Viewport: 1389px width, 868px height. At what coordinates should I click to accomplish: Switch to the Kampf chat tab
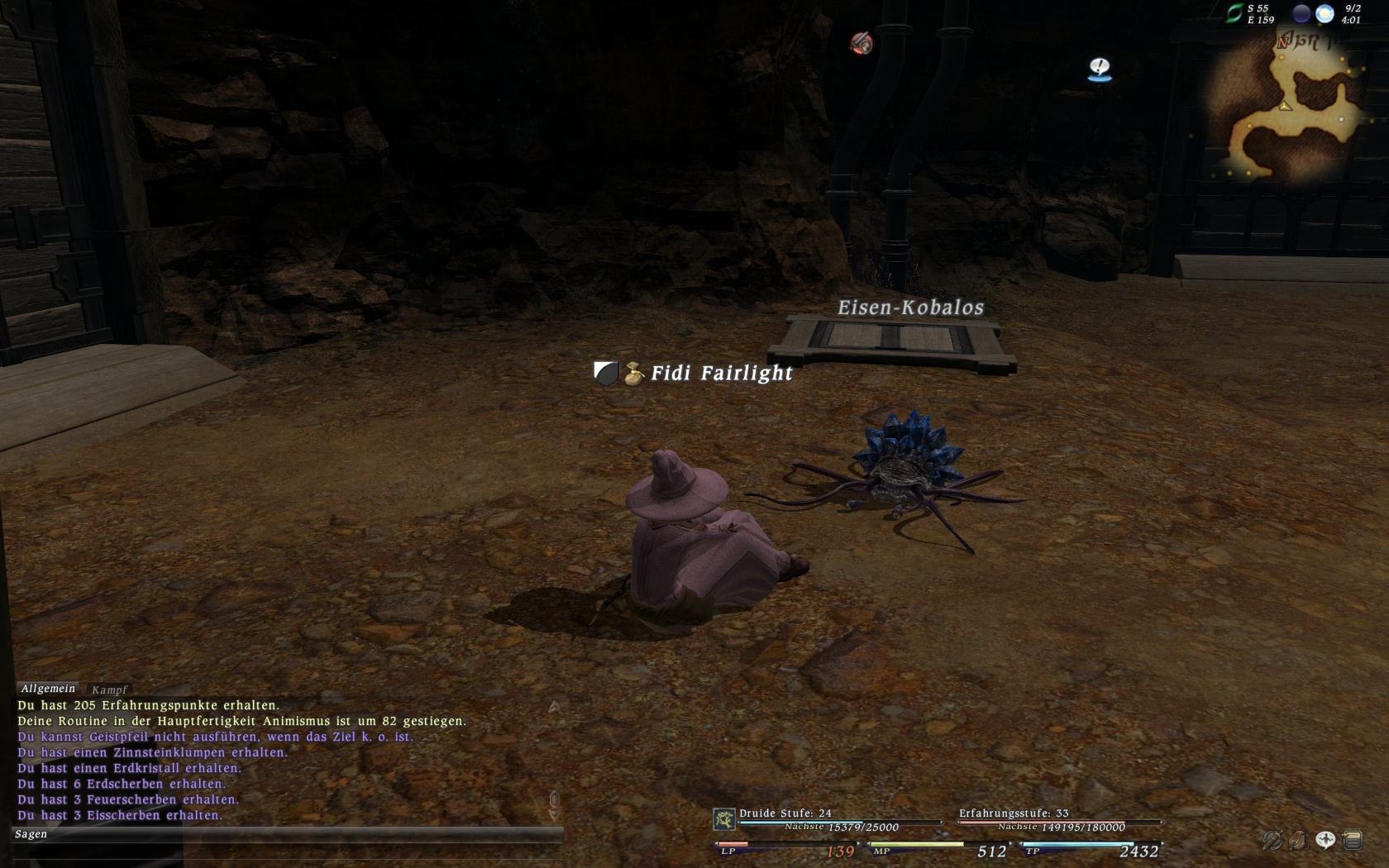coord(109,689)
